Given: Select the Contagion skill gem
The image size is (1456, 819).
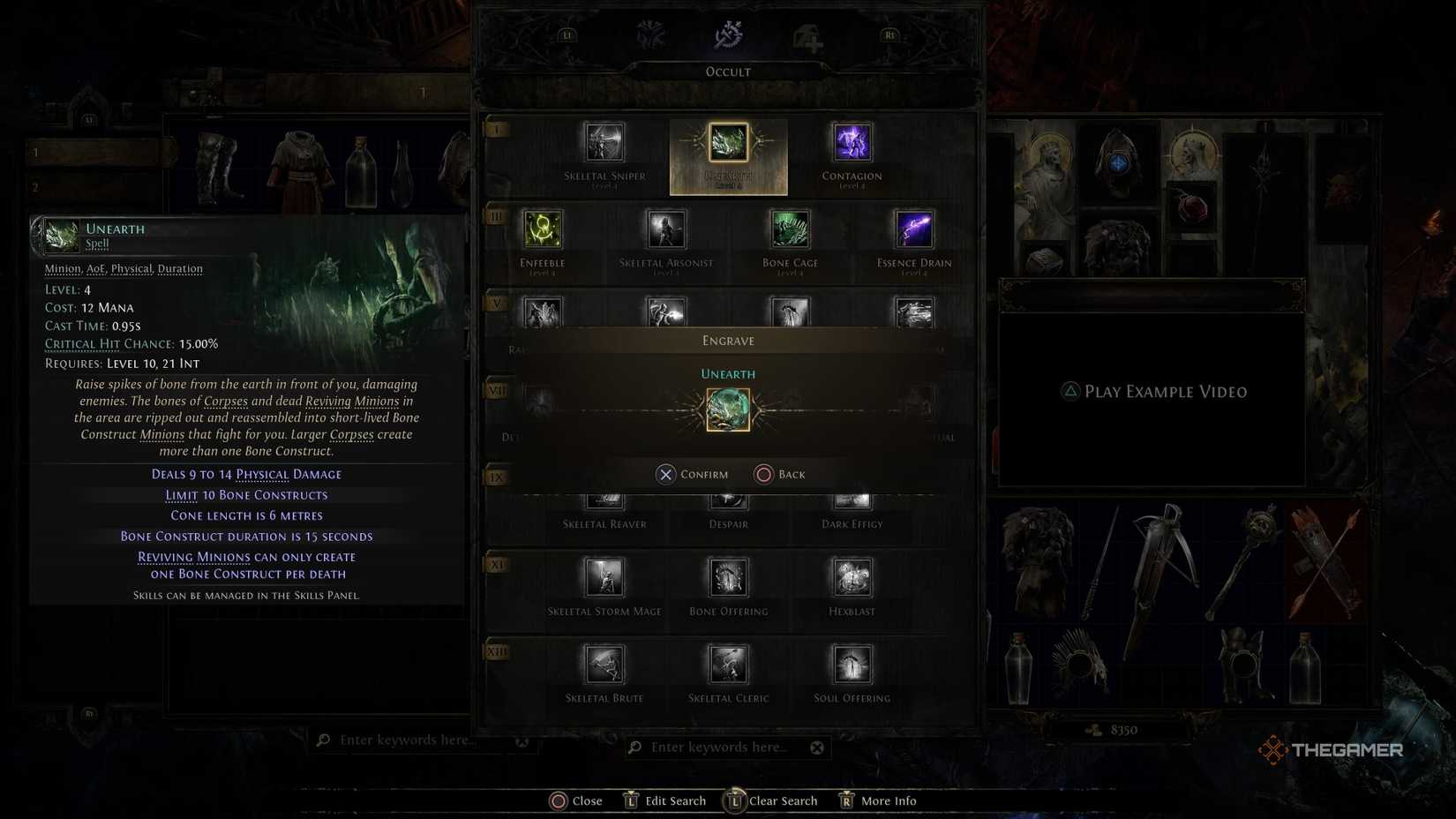Looking at the screenshot, I should pos(851,143).
